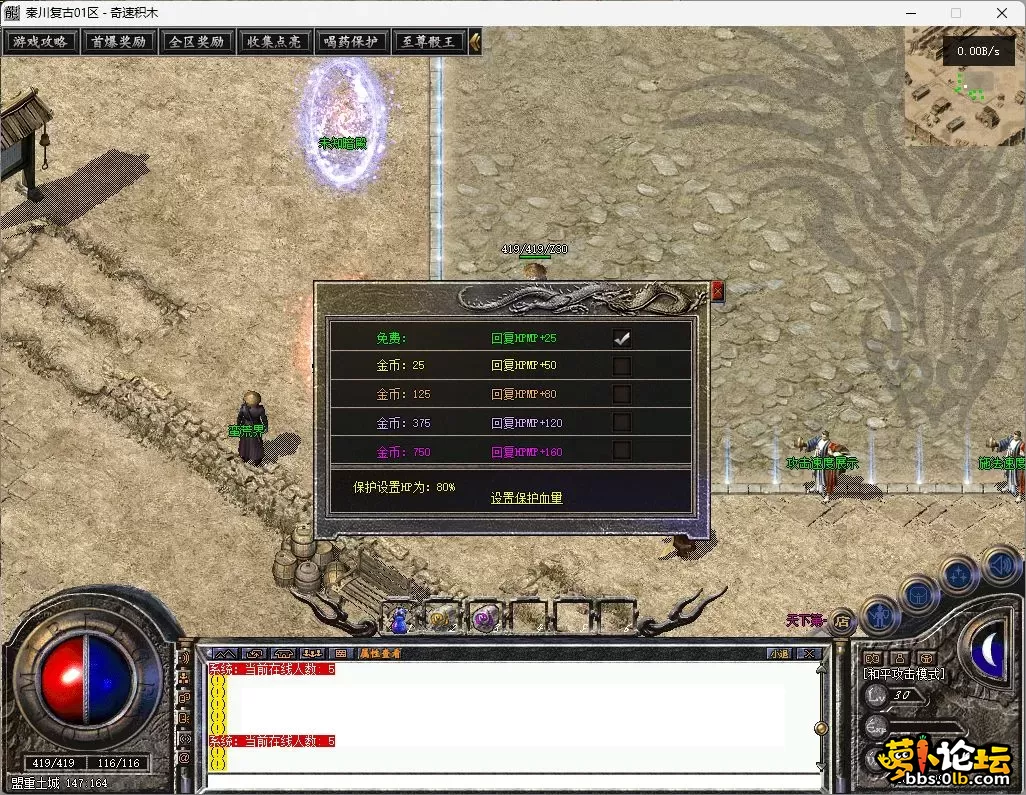The width and height of the screenshot is (1026, 795).
Task: Toggle the free 回复HPMP+25 checkbox
Action: (622, 338)
